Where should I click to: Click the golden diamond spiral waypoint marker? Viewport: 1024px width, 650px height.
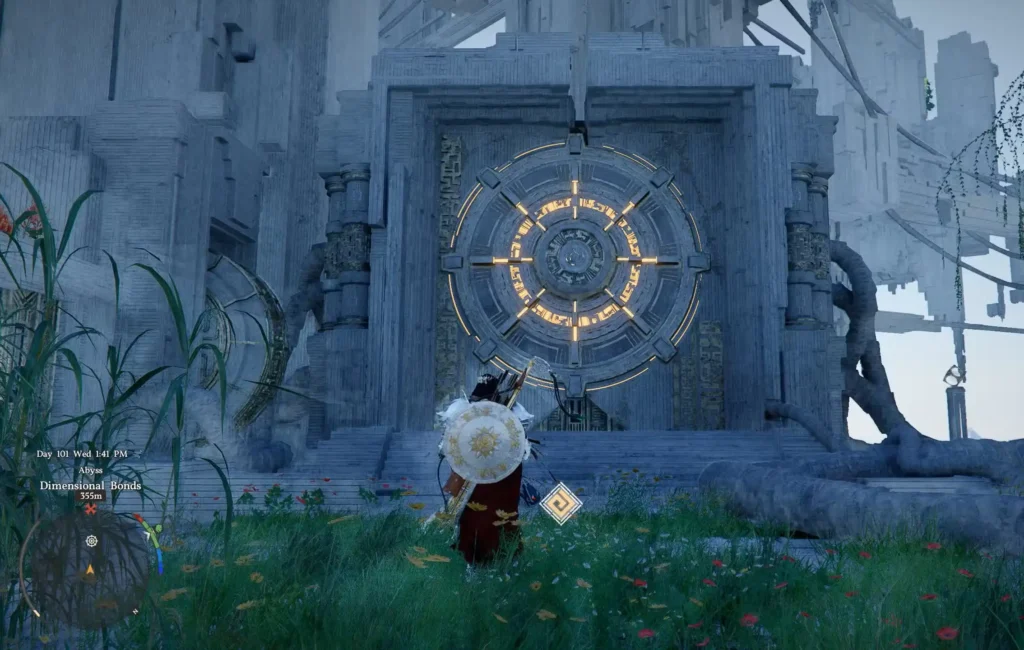pos(561,503)
